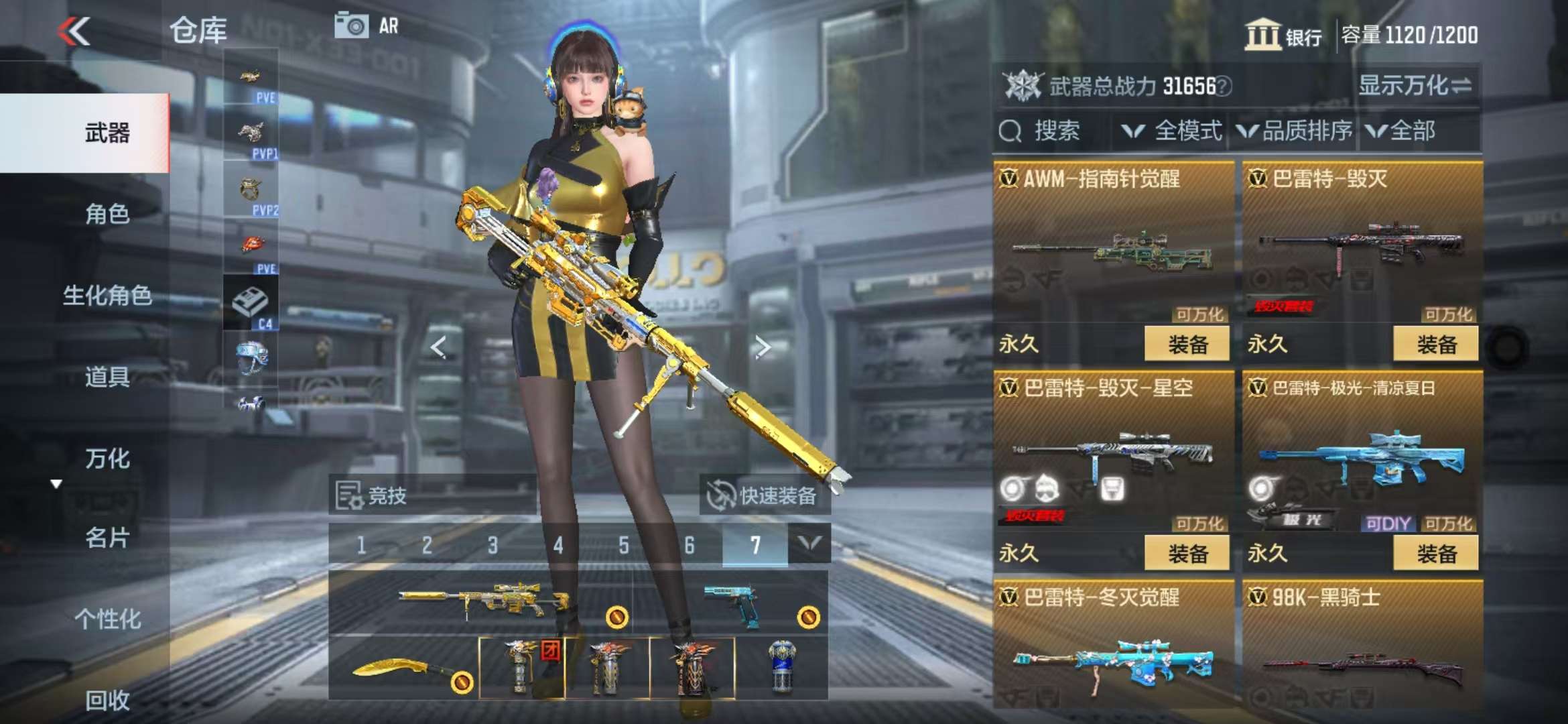Image resolution: width=1568 pixels, height=724 pixels.
Task: Open the 个性化 category
Action: click(107, 619)
